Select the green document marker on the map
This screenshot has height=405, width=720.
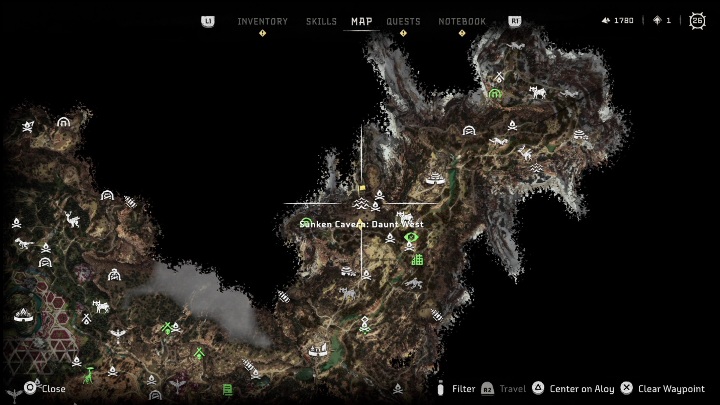pos(227,388)
